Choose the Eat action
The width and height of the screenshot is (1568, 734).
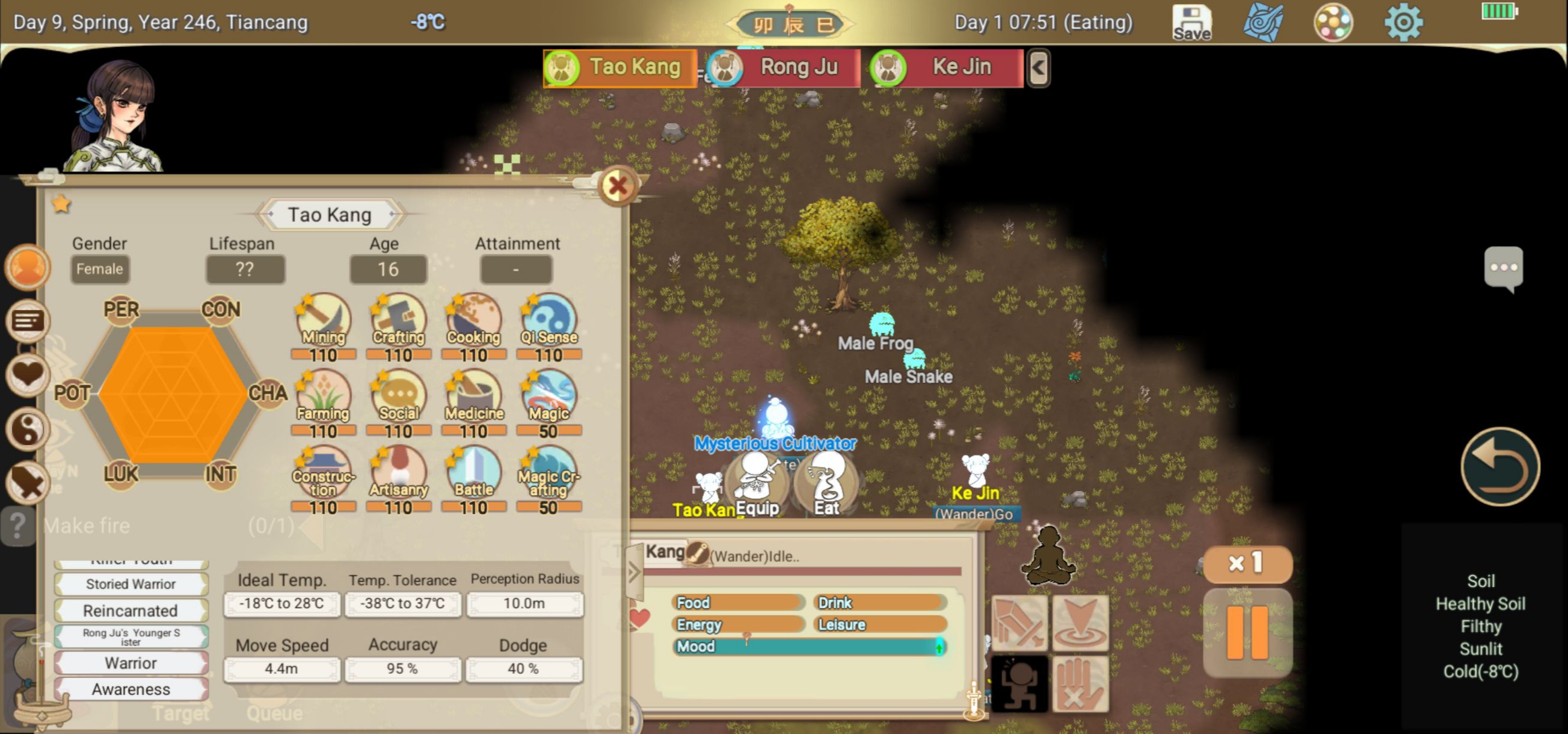[x=826, y=483]
